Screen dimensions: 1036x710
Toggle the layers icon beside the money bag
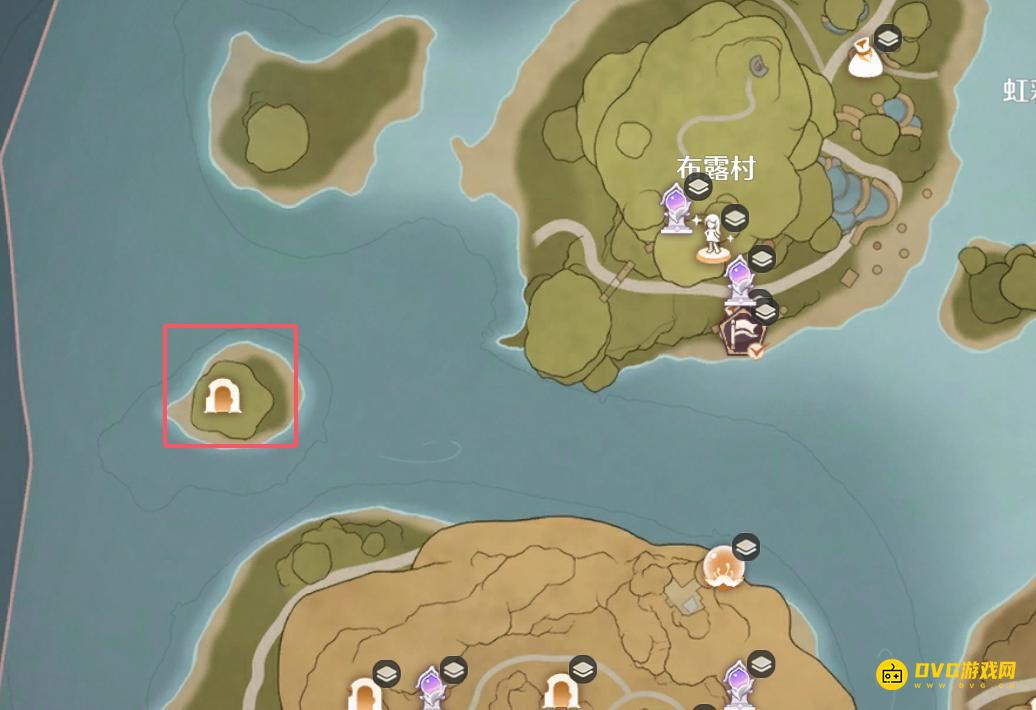pos(887,39)
